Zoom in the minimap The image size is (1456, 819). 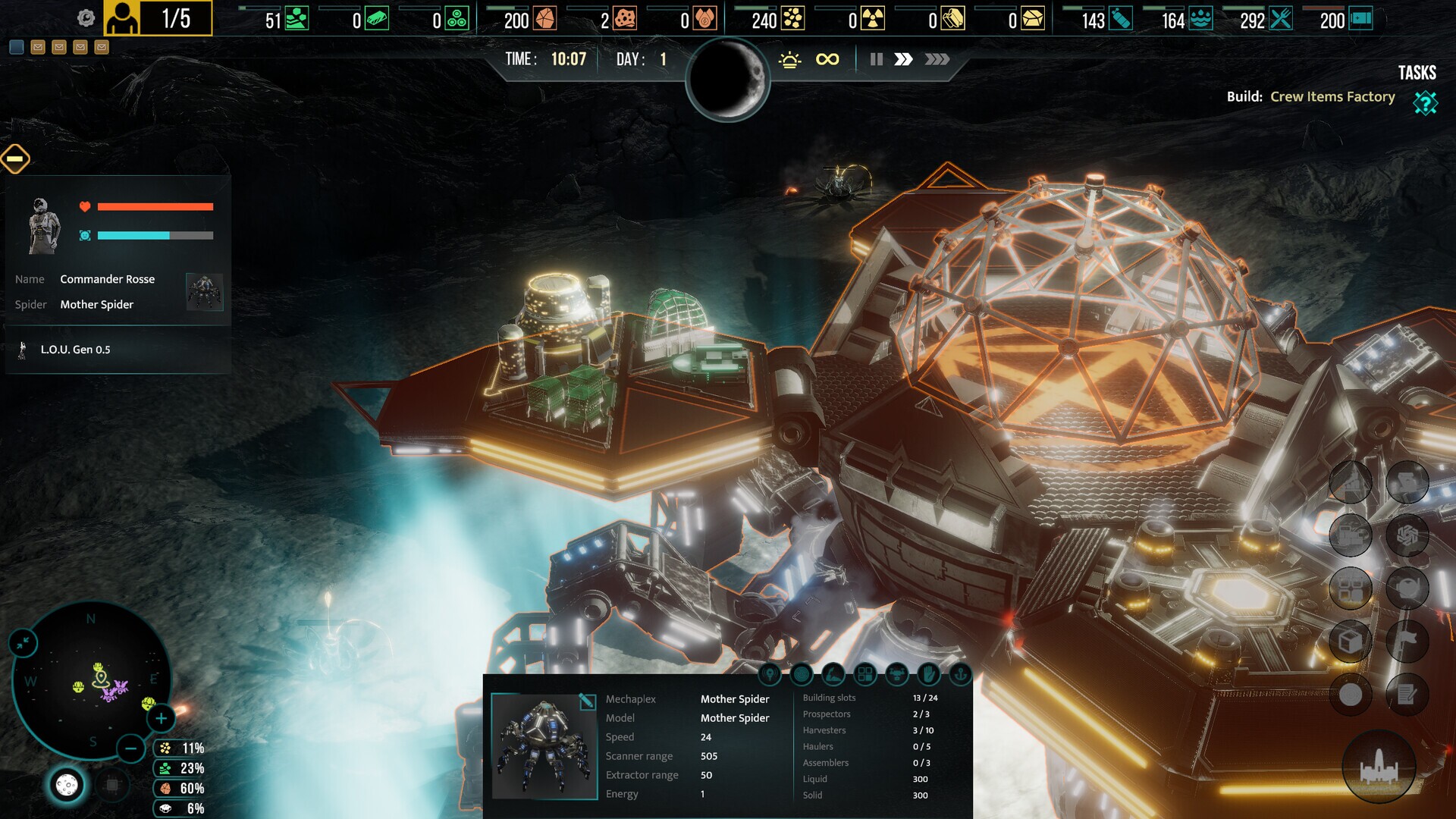161,718
